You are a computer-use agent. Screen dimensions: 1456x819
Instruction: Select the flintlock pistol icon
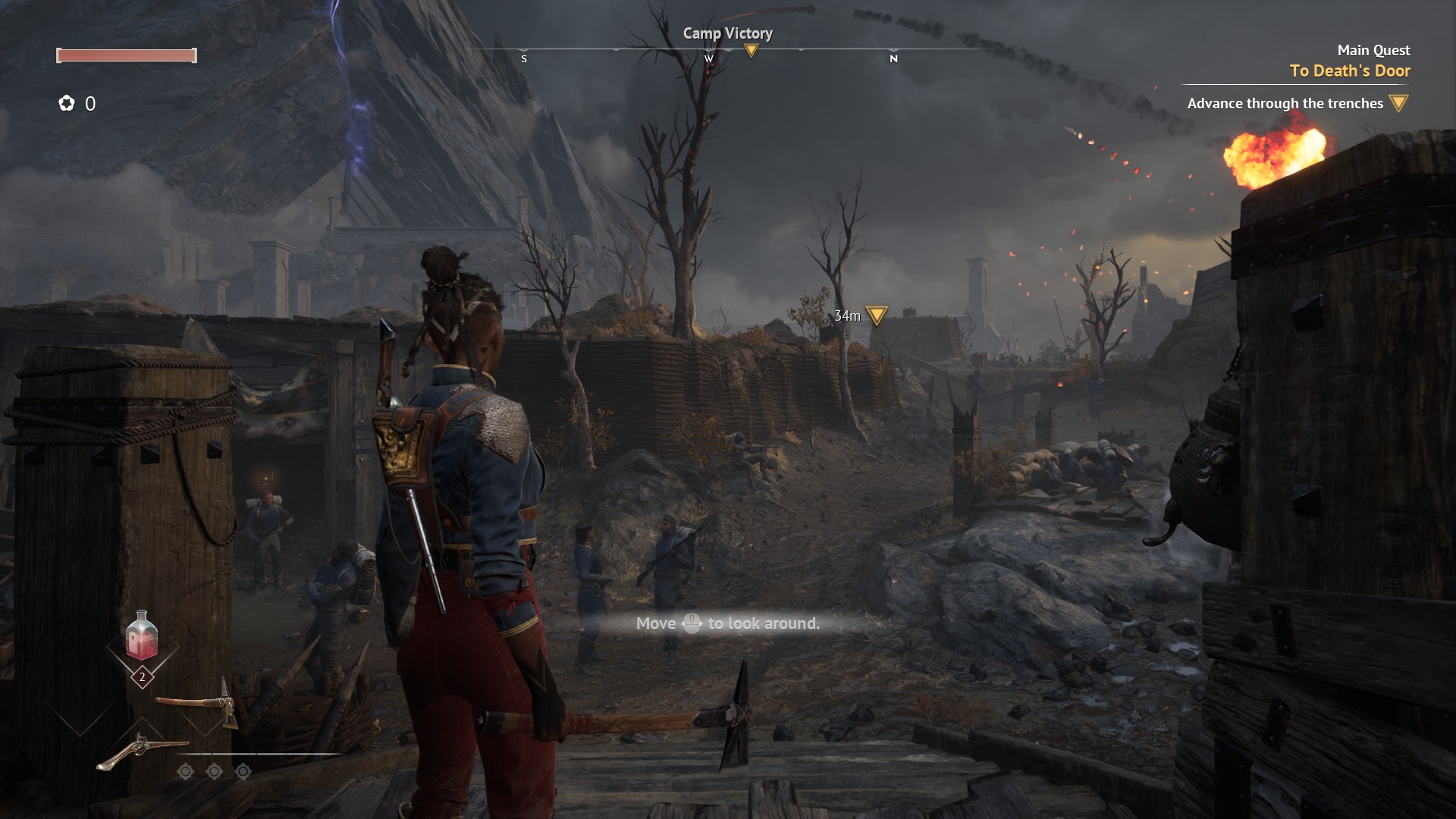click(x=141, y=751)
